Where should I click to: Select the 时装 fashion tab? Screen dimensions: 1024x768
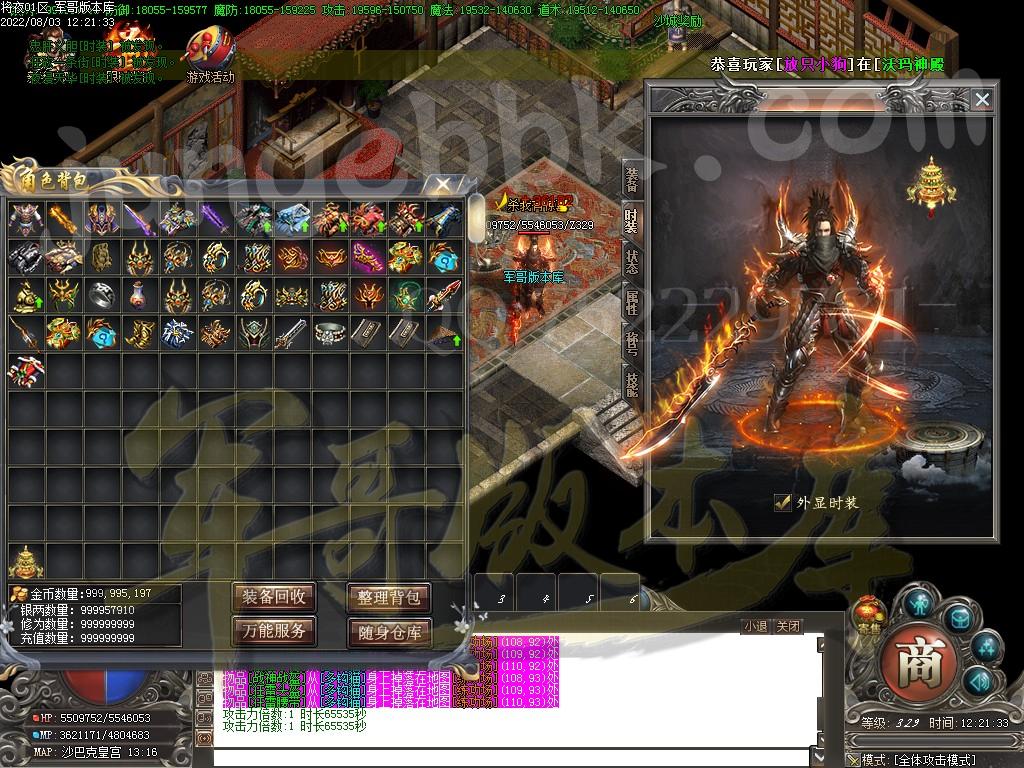click(632, 220)
